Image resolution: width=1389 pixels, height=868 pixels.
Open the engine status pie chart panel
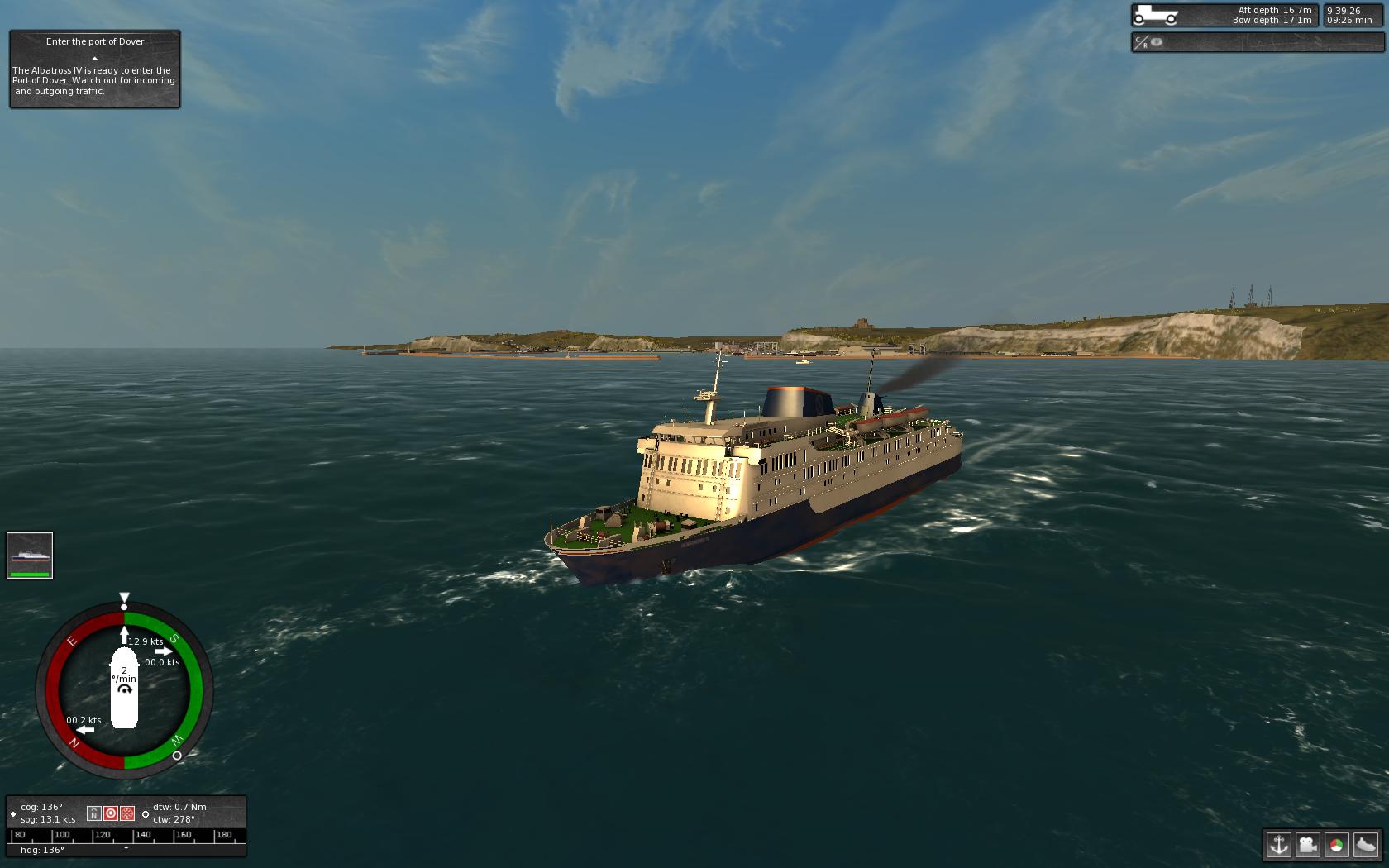(1336, 844)
